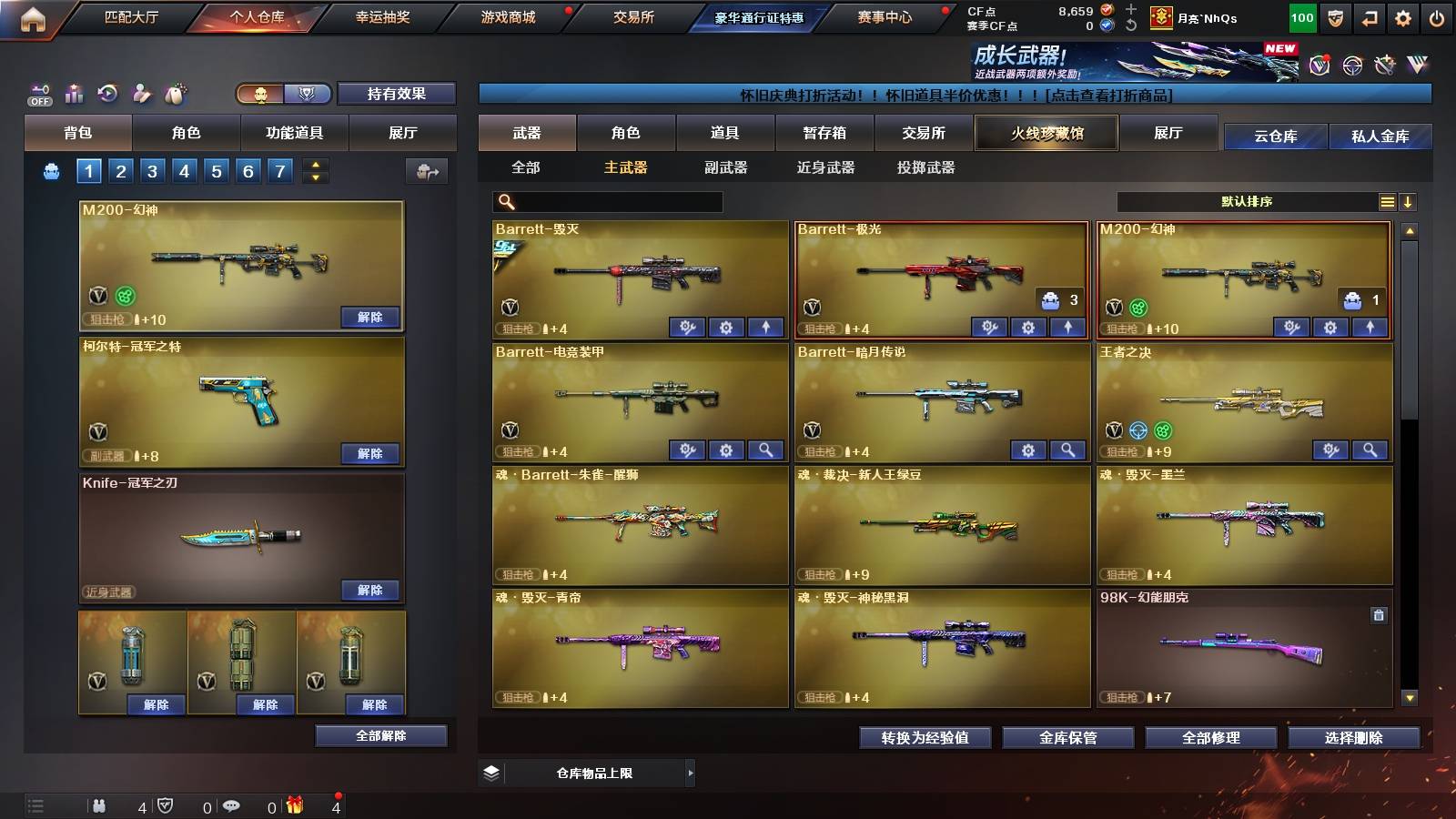This screenshot has height=819, width=1456.
Task: Click the preview magnifier icon on 王者之决 card
Action: coord(1370,450)
